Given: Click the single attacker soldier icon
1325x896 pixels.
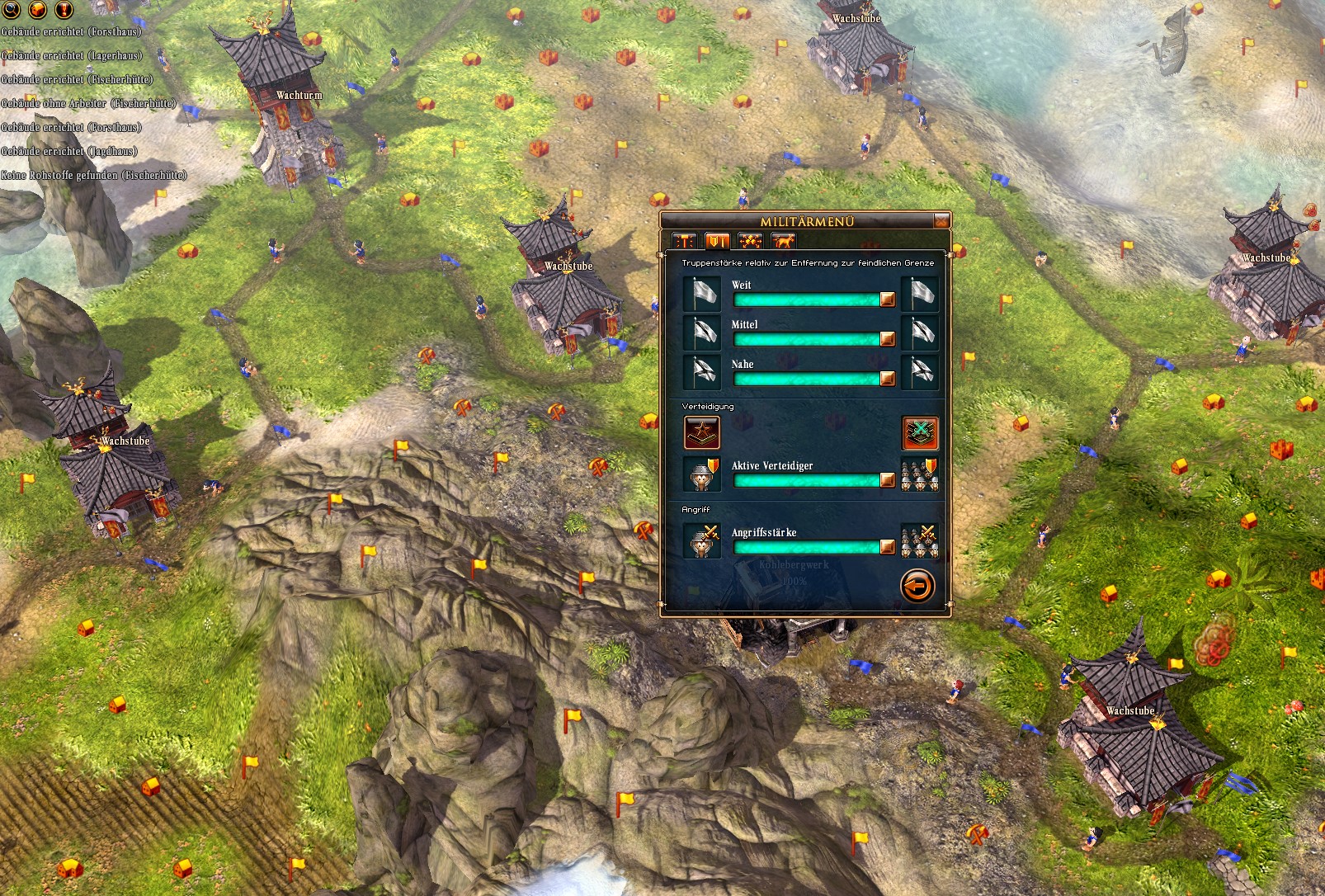Looking at the screenshot, I should point(702,541).
